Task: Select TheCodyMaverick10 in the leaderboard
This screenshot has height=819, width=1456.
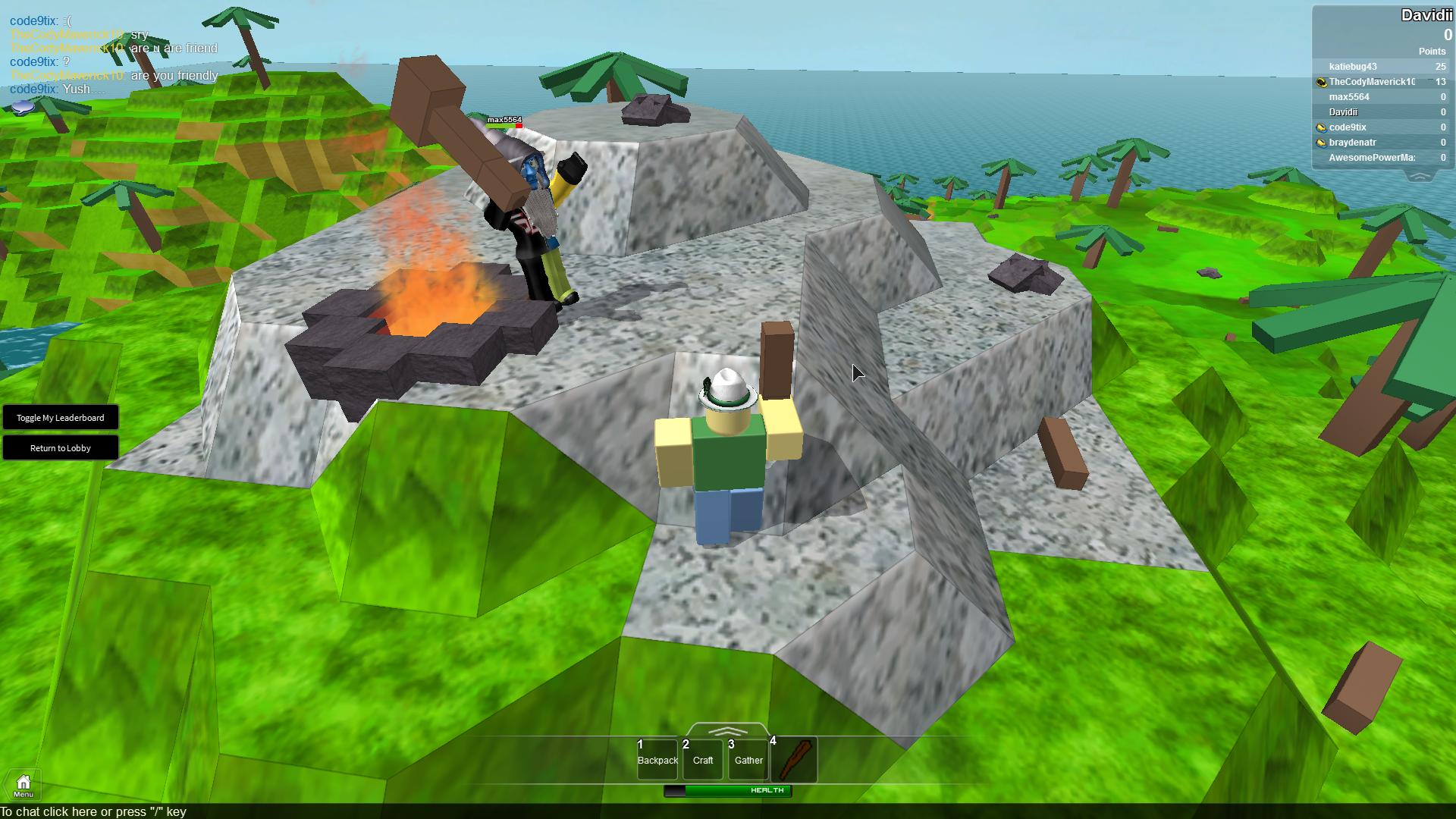Action: (1372, 82)
